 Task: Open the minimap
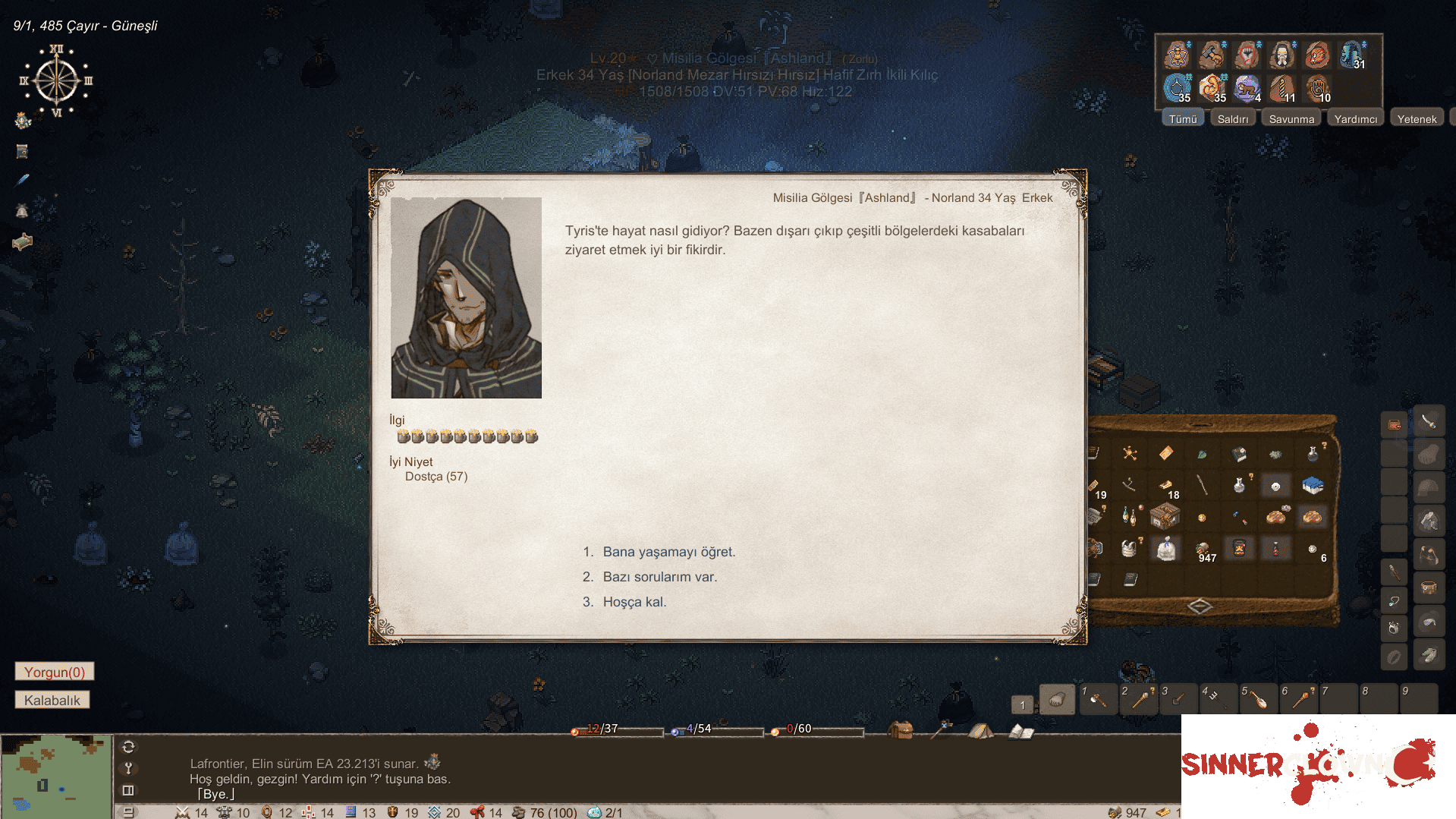tap(56, 776)
